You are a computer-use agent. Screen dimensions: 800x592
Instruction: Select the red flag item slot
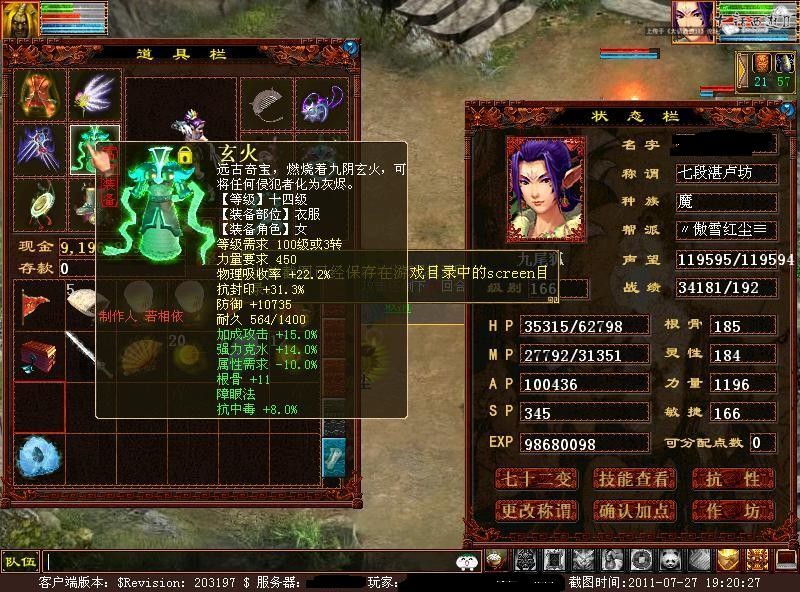point(40,305)
